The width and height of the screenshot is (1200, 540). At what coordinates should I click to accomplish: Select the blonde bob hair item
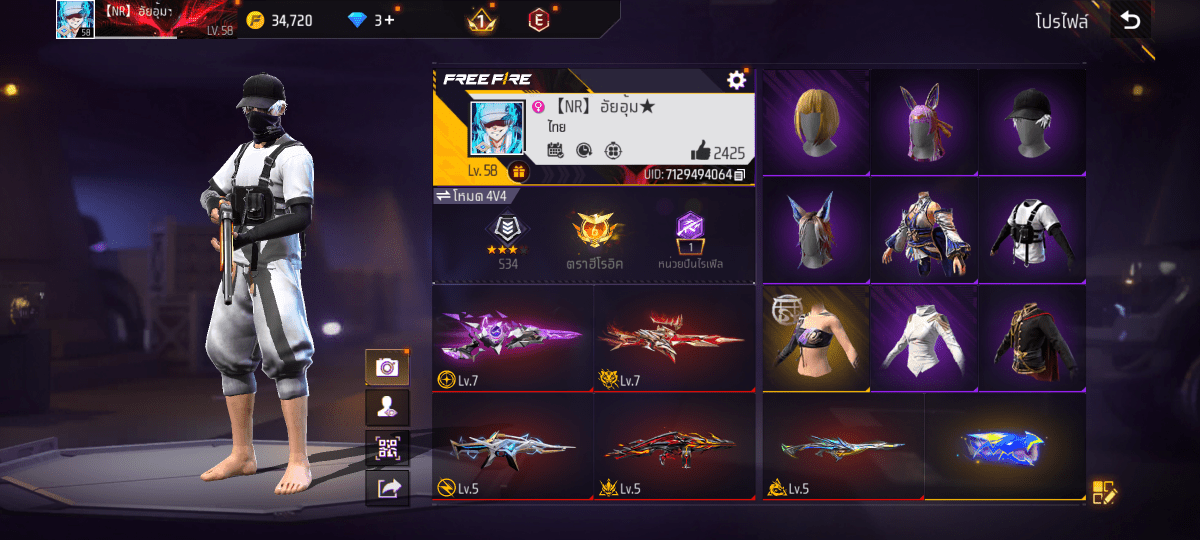point(816,122)
